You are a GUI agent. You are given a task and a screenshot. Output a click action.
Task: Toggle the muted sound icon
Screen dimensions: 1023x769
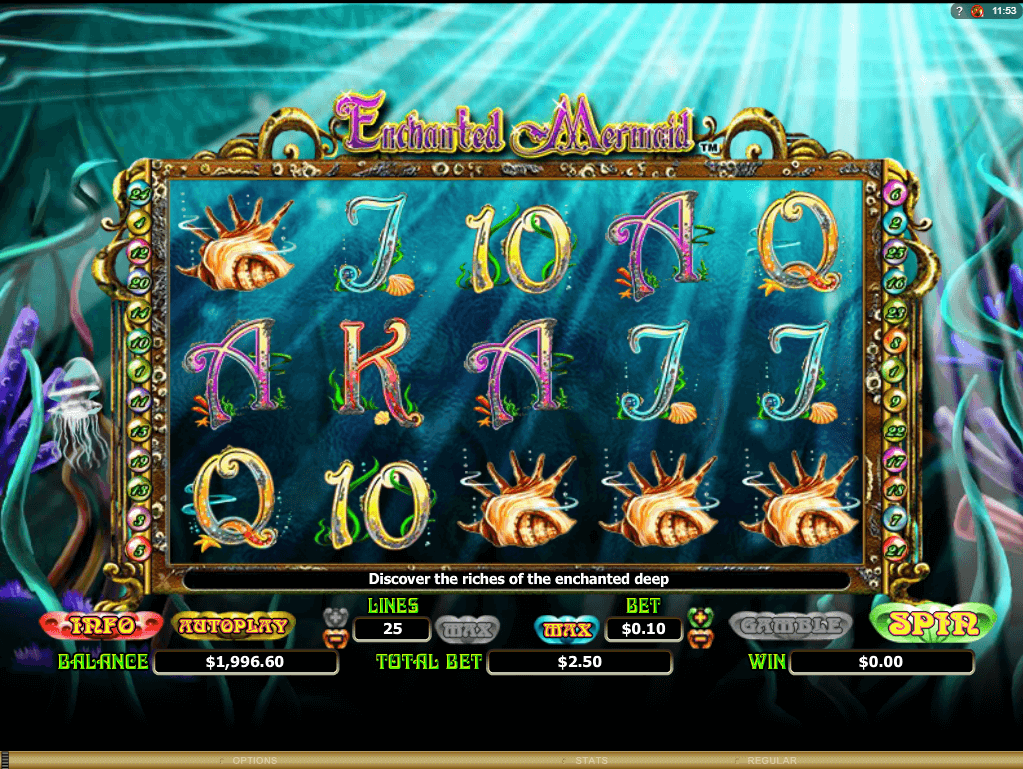coord(977,10)
